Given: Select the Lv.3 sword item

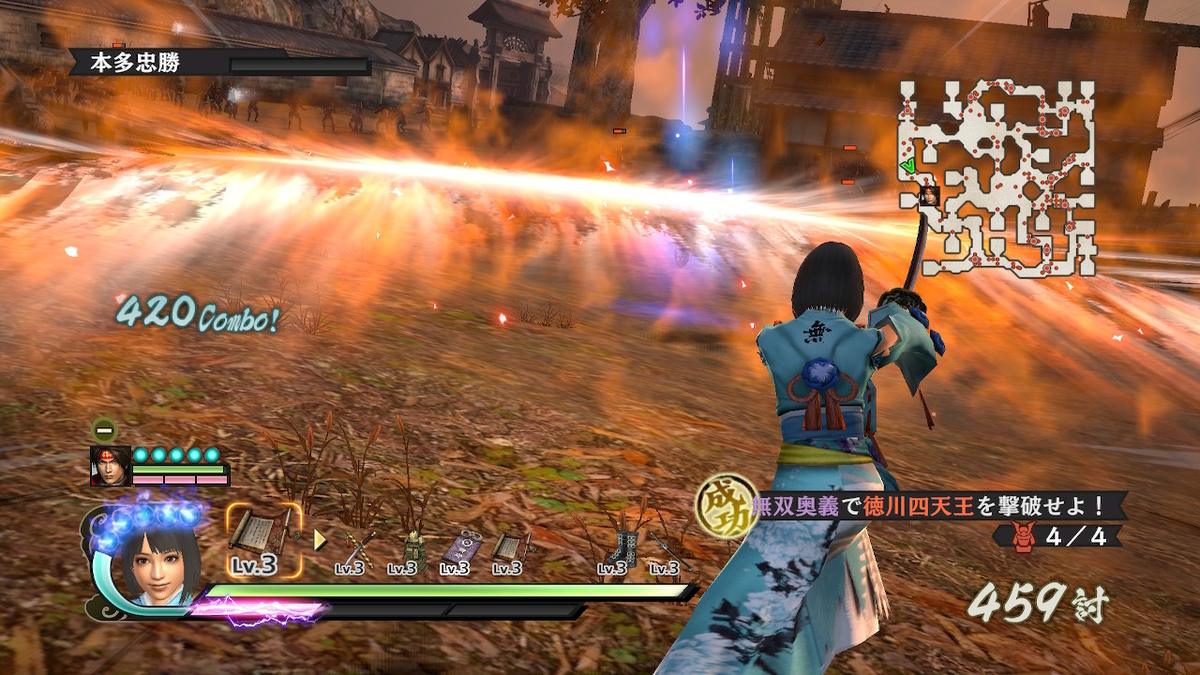Looking at the screenshot, I should 359,550.
